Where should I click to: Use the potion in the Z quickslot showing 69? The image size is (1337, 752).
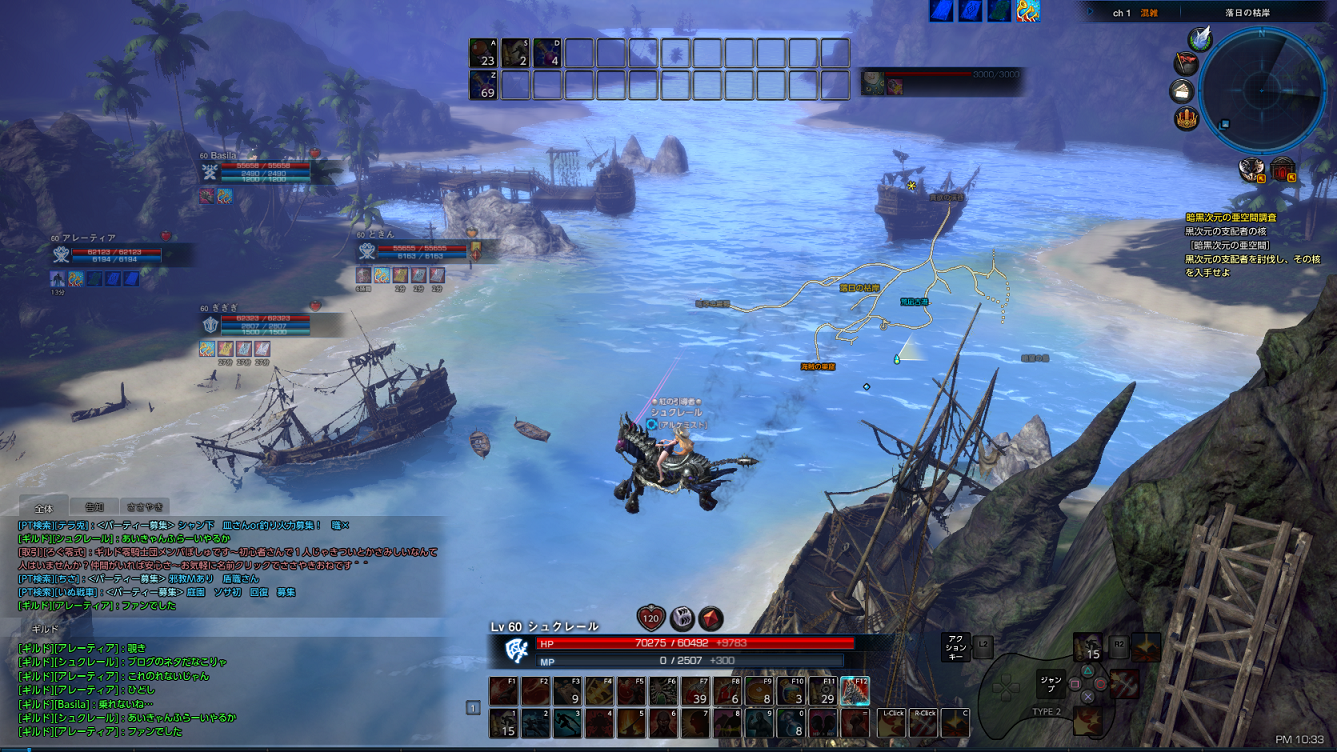coord(484,85)
